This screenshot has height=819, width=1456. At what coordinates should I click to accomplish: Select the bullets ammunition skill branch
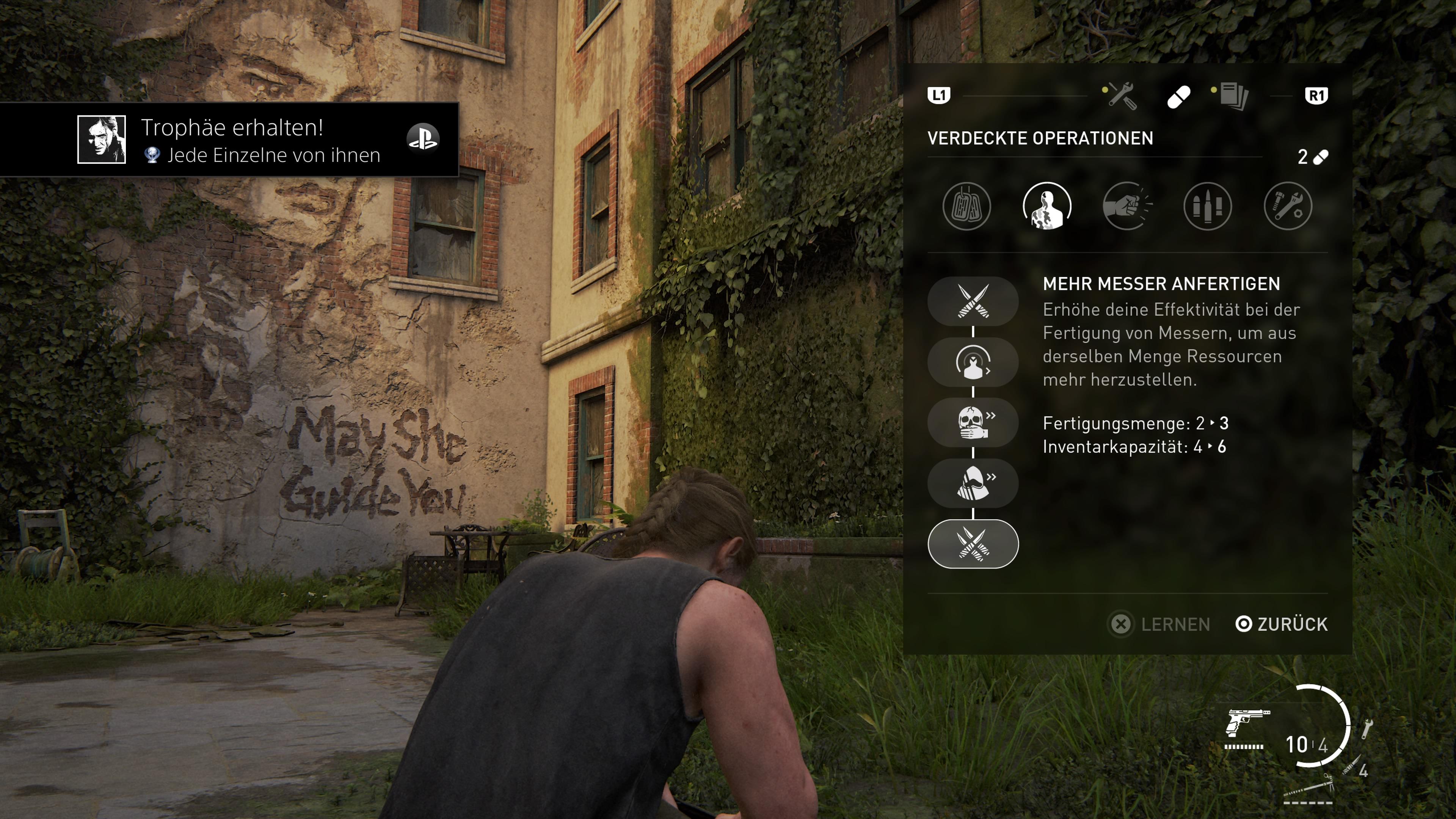pos(1207,206)
